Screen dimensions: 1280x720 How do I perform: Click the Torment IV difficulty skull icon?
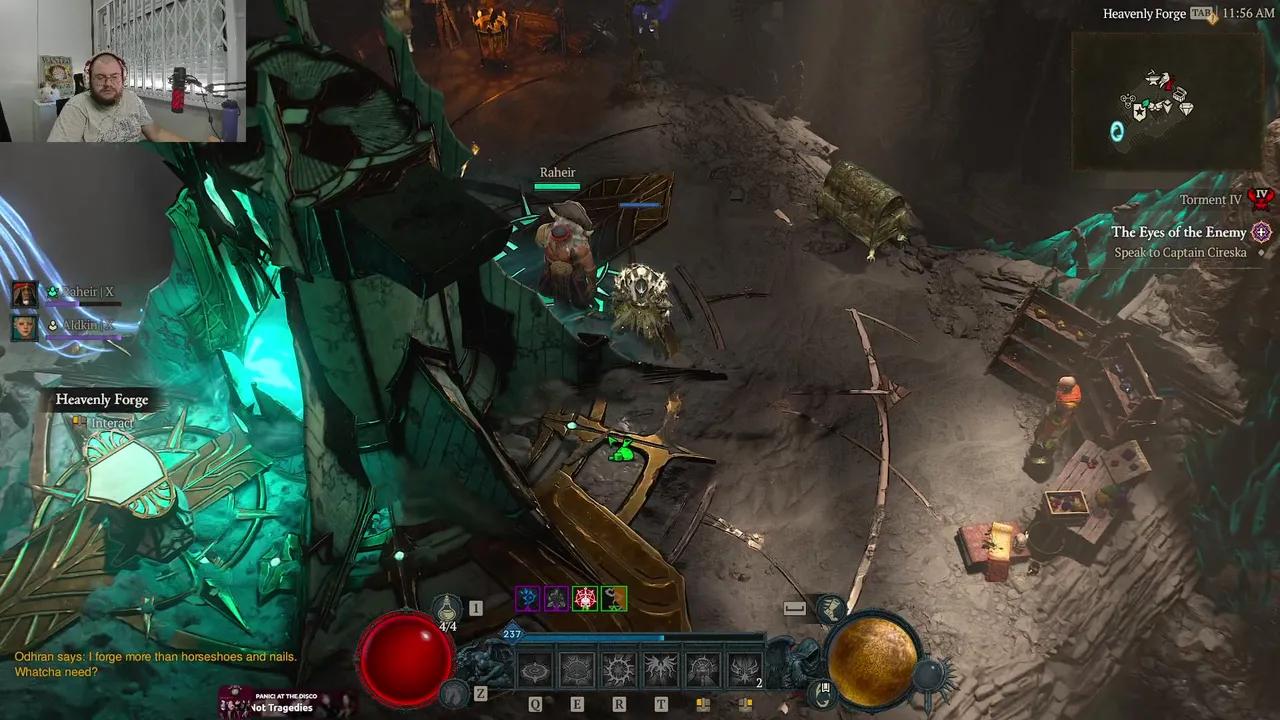point(1261,199)
